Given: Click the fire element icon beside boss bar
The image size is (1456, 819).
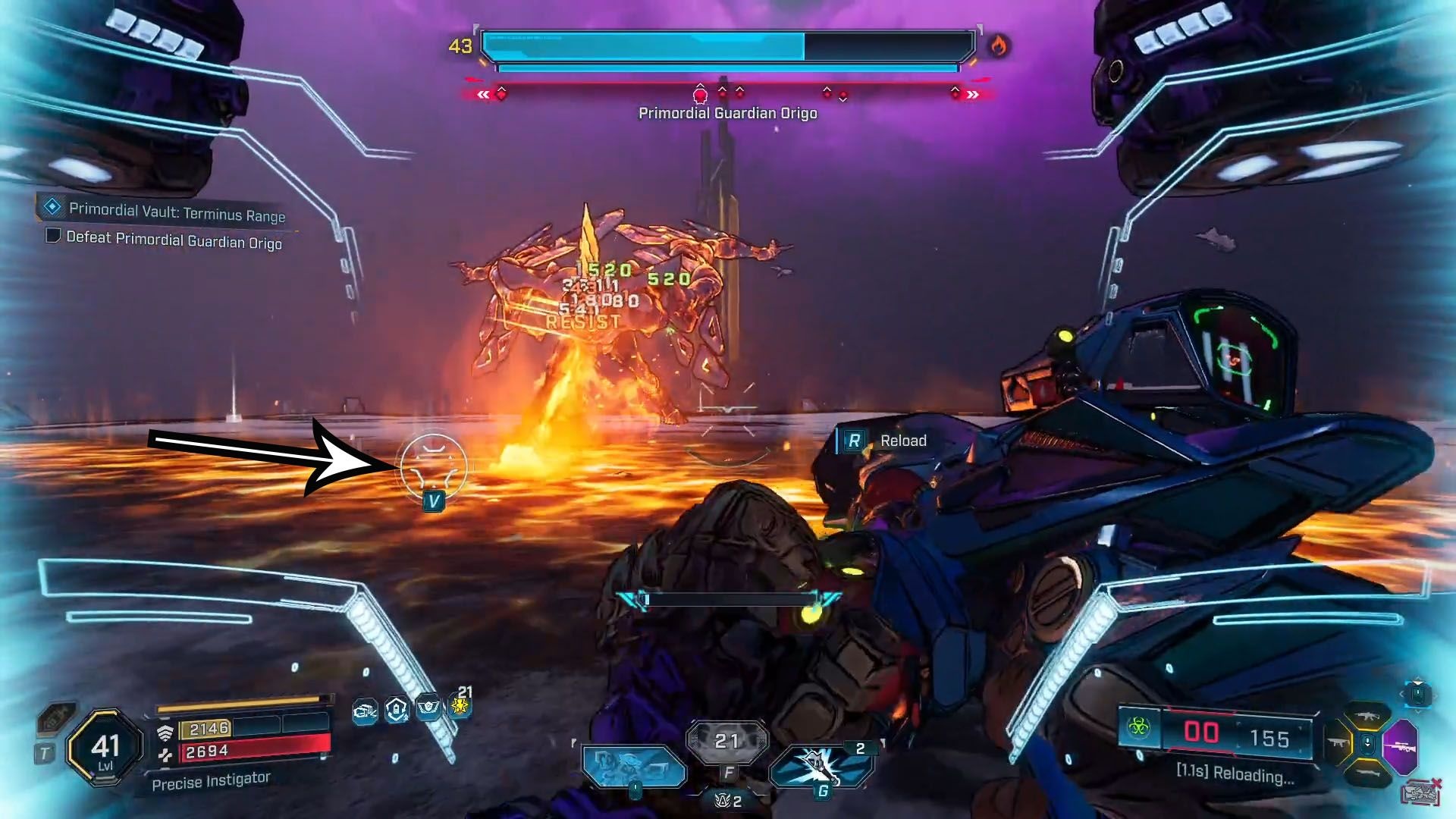Looking at the screenshot, I should point(998,47).
